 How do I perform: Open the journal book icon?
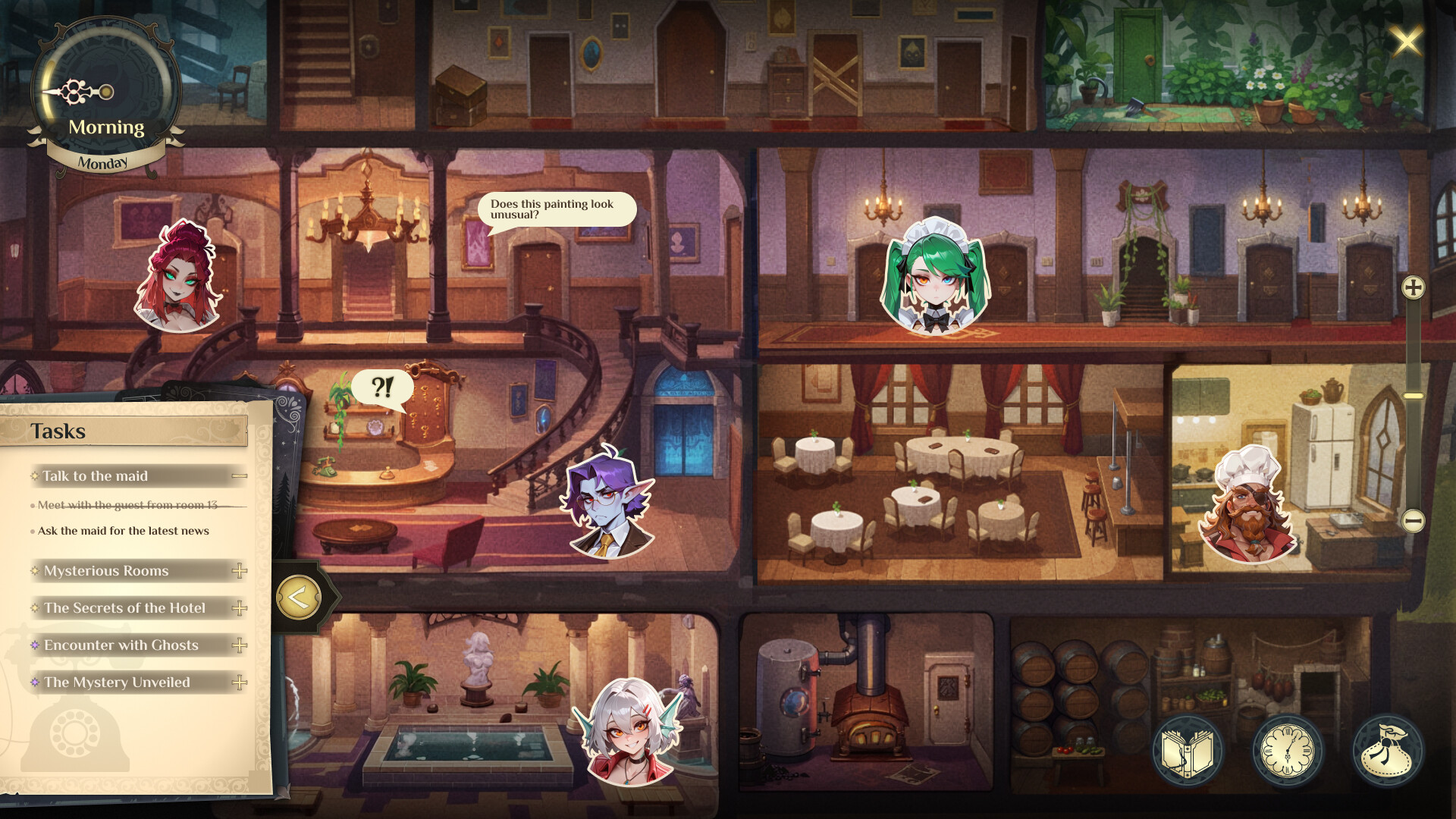[1191, 749]
